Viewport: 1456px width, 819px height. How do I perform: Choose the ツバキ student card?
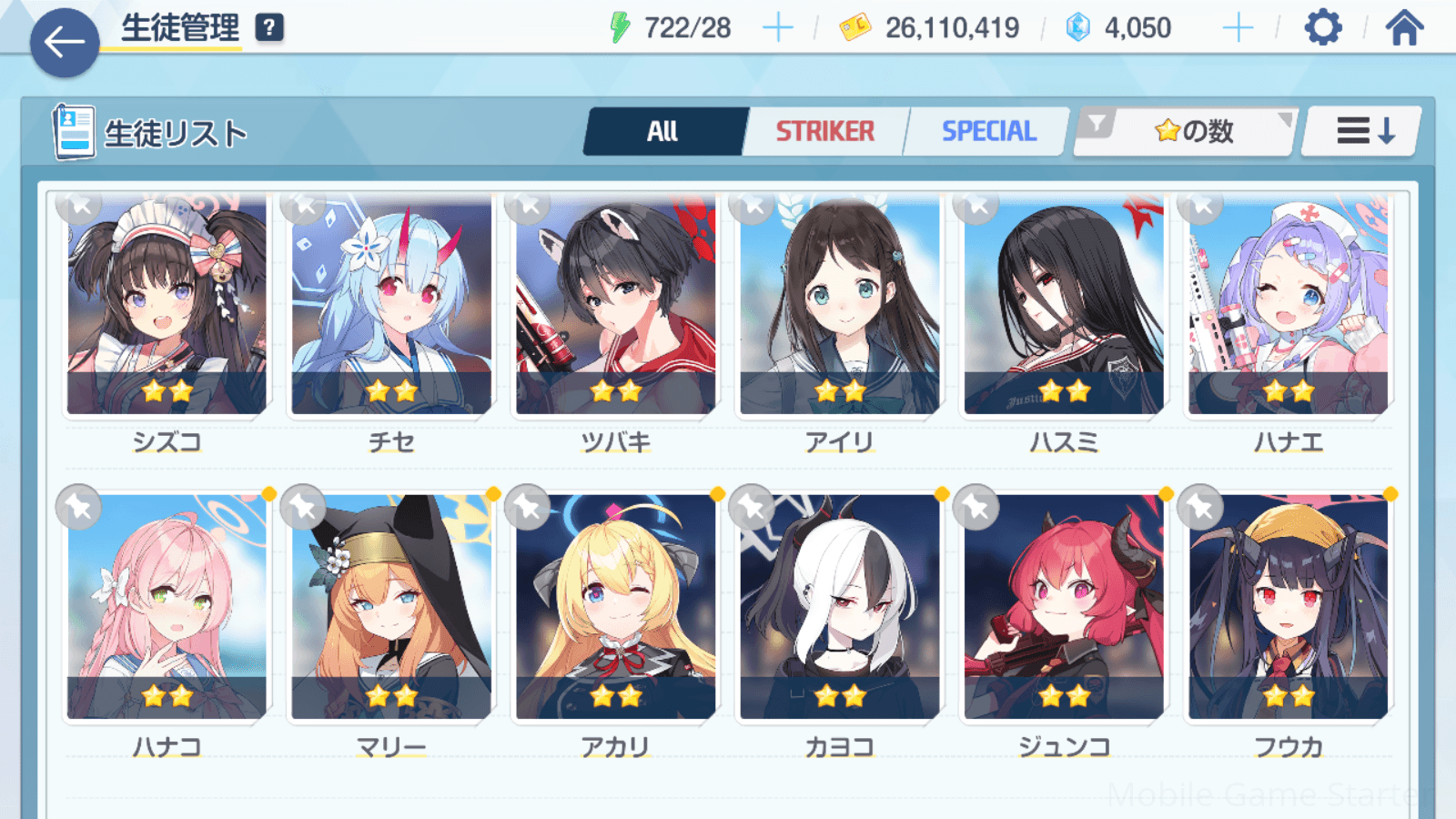616,309
